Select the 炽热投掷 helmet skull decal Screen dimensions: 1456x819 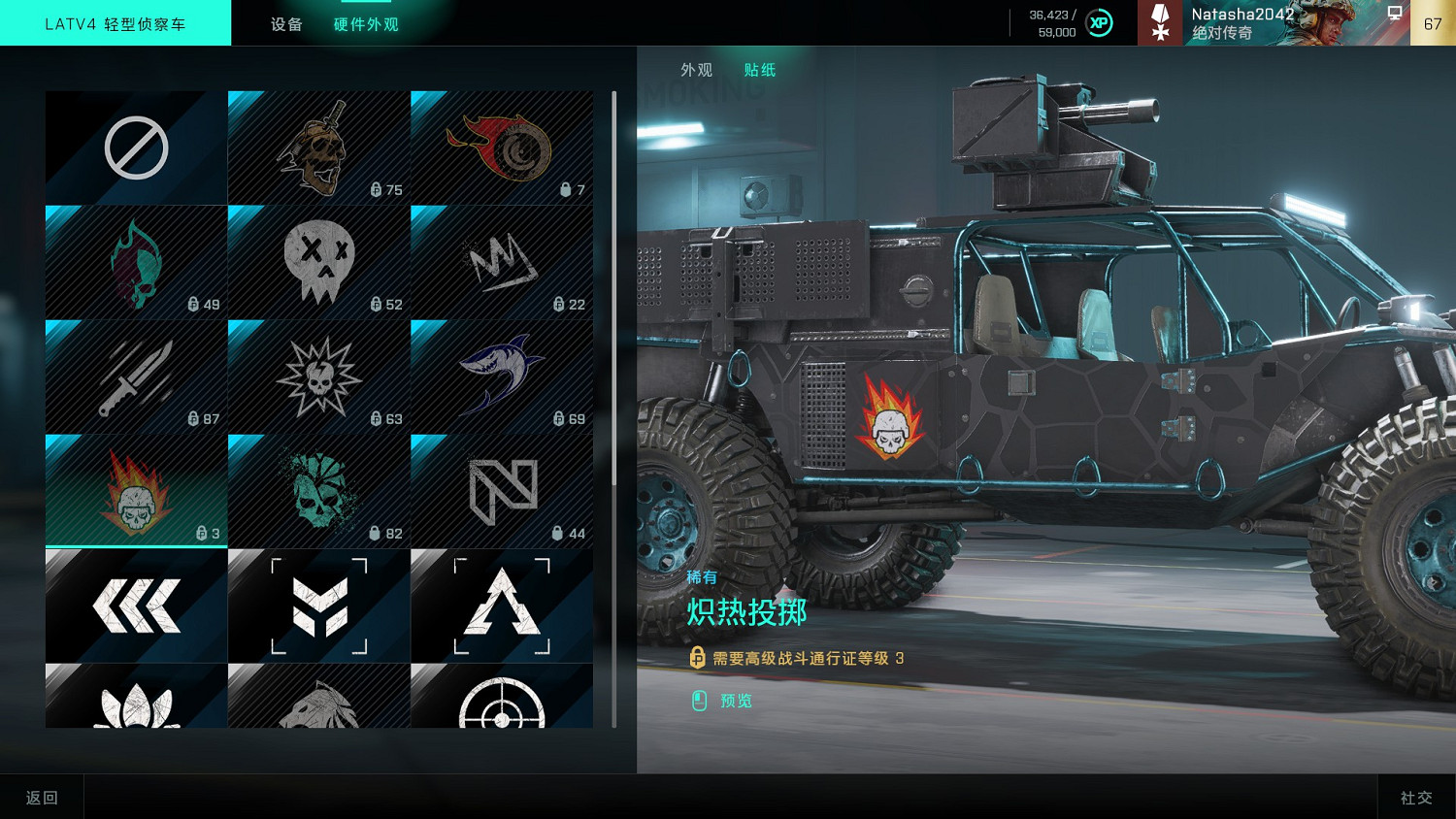point(136,491)
